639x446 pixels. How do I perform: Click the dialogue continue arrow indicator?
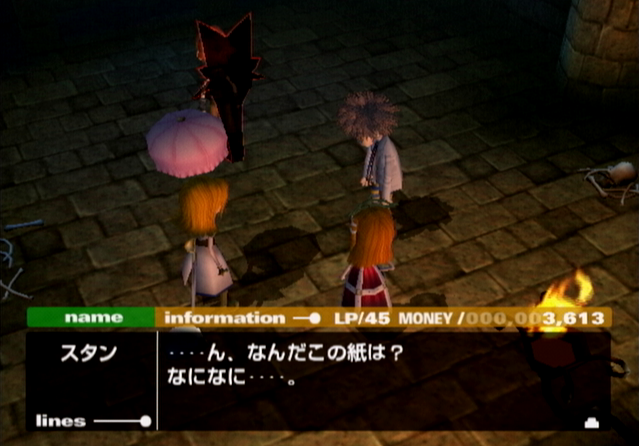point(591,421)
